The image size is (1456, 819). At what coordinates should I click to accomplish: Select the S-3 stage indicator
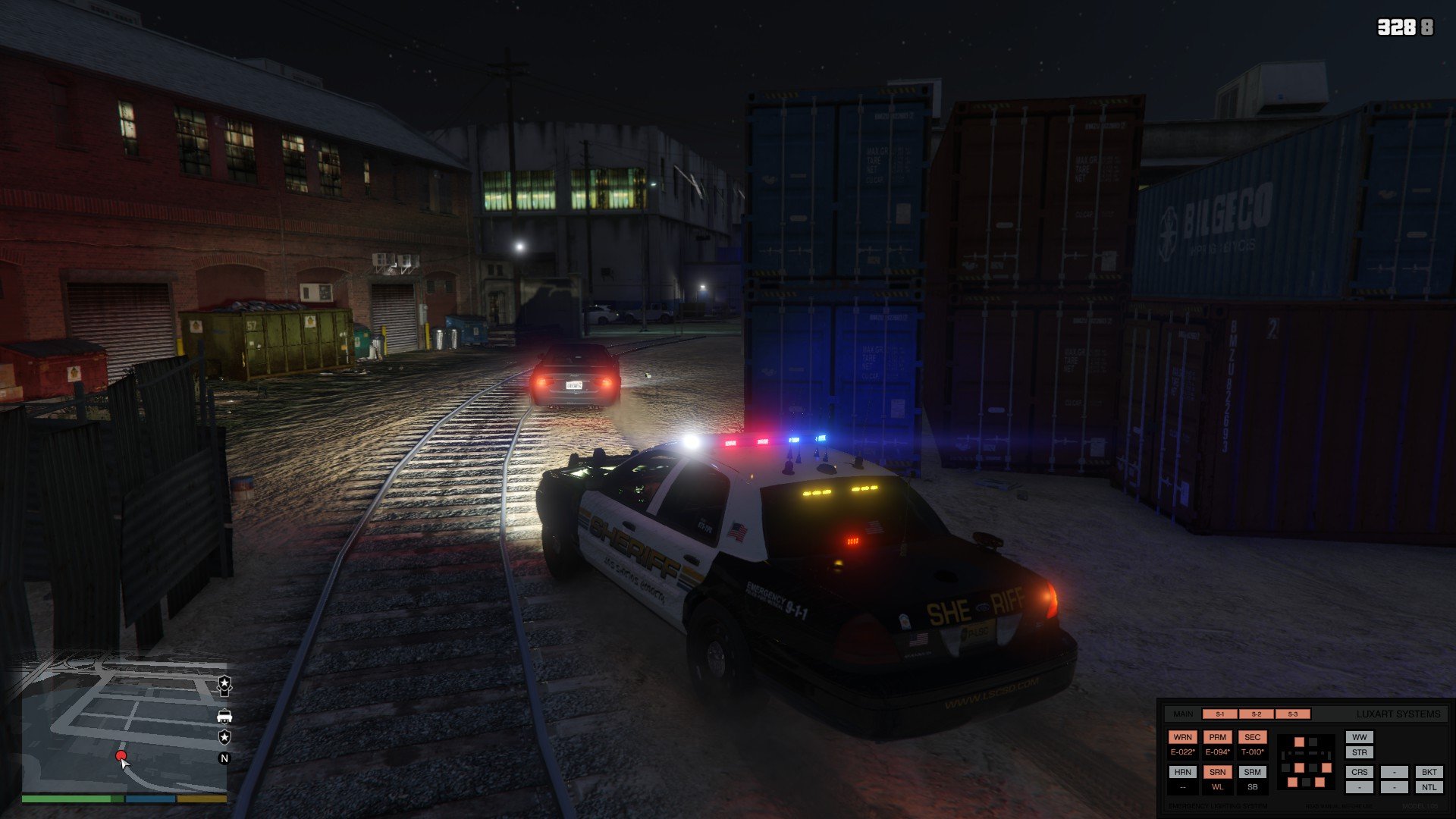click(1293, 714)
